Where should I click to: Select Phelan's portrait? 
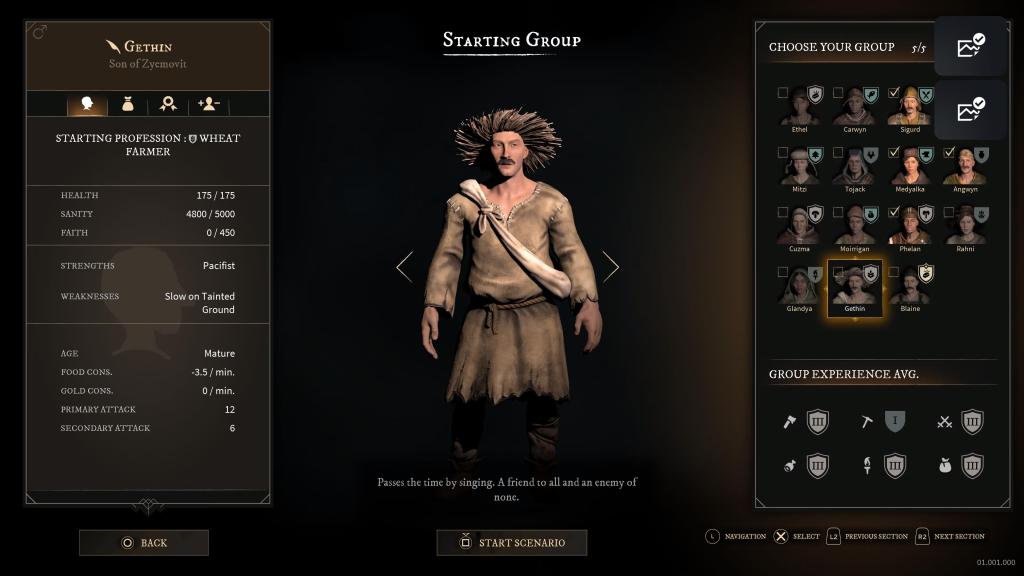(909, 226)
